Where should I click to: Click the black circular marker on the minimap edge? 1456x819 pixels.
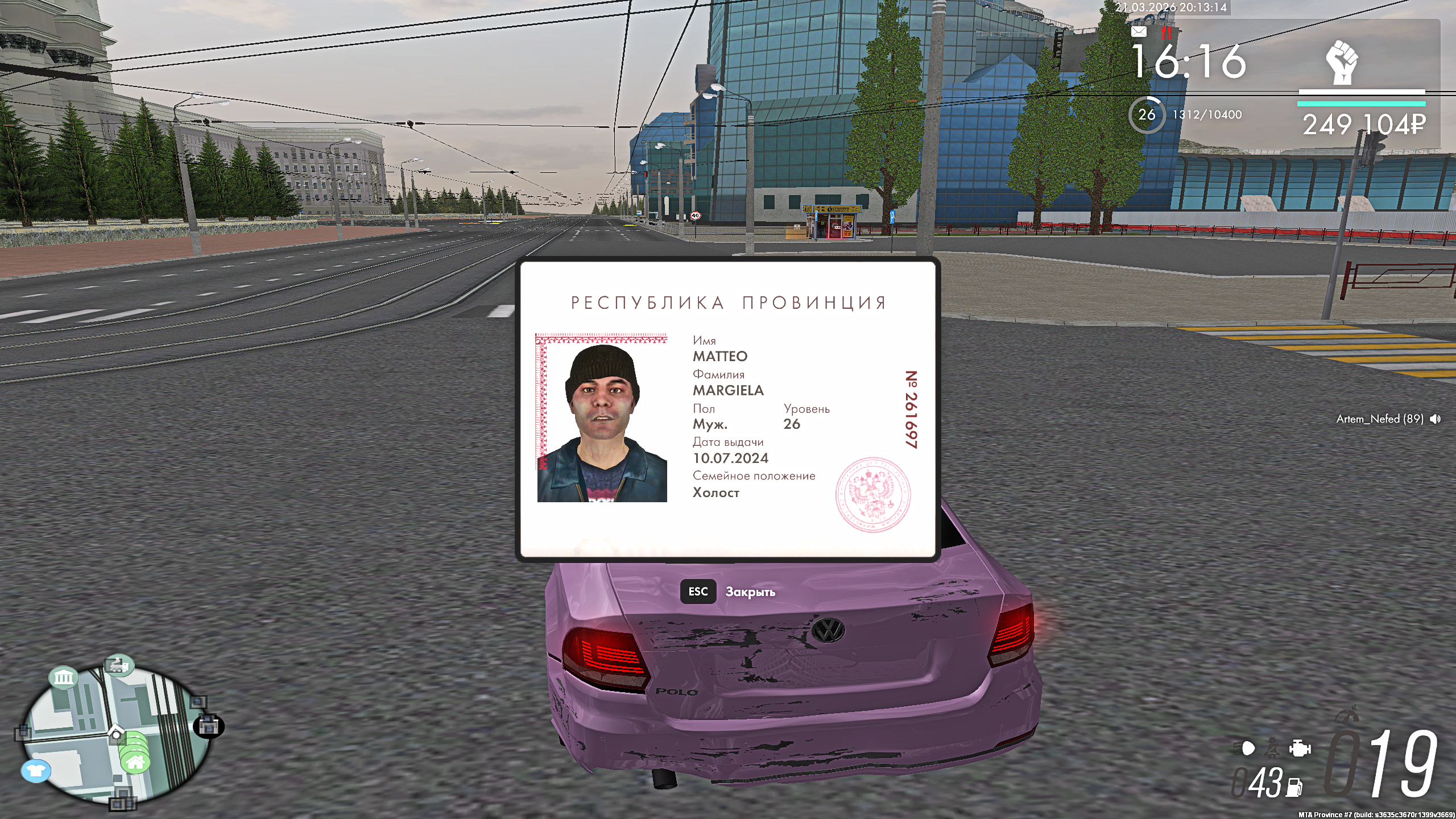point(209,726)
